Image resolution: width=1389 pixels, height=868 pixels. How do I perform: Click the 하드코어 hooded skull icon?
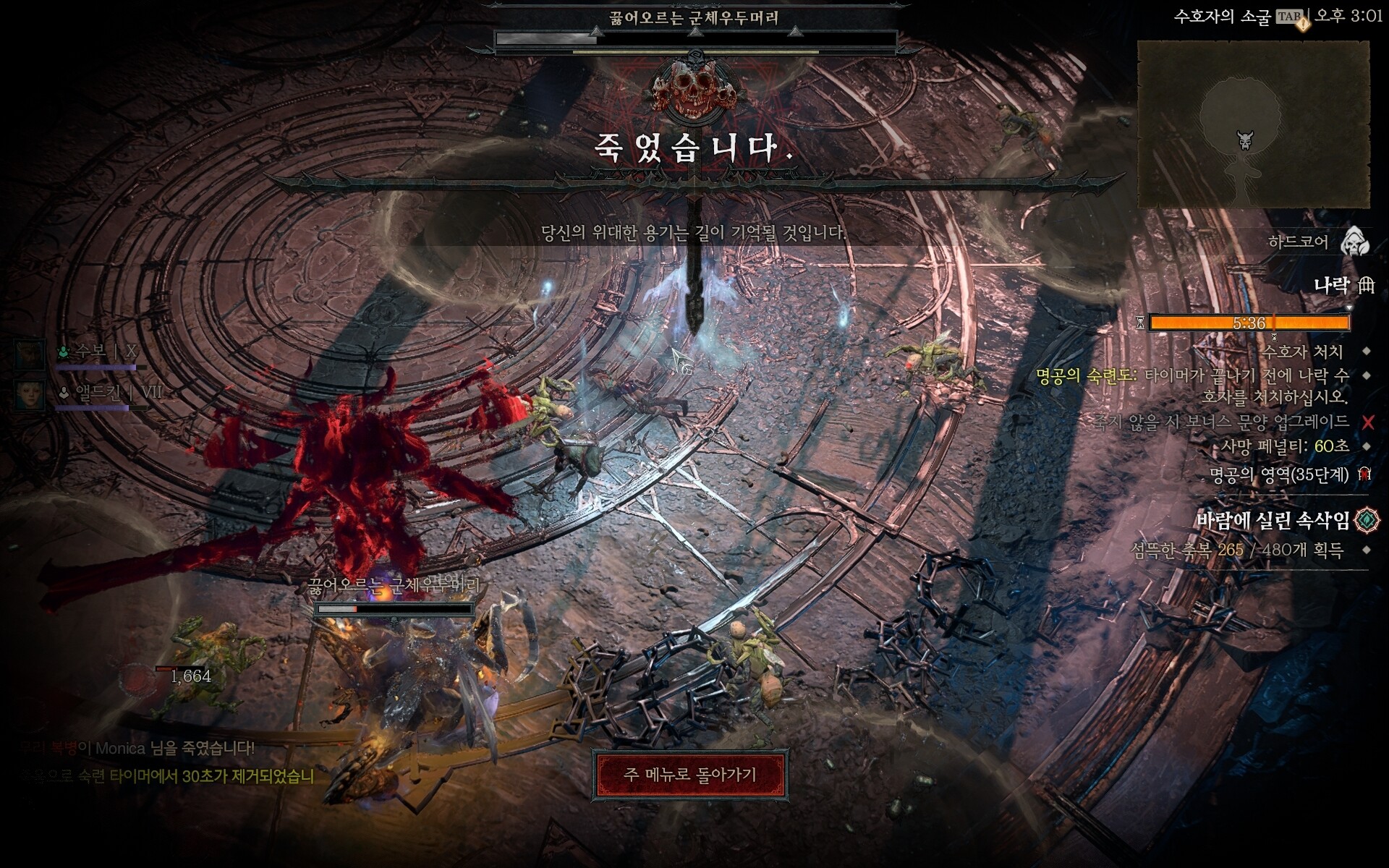coord(1354,242)
